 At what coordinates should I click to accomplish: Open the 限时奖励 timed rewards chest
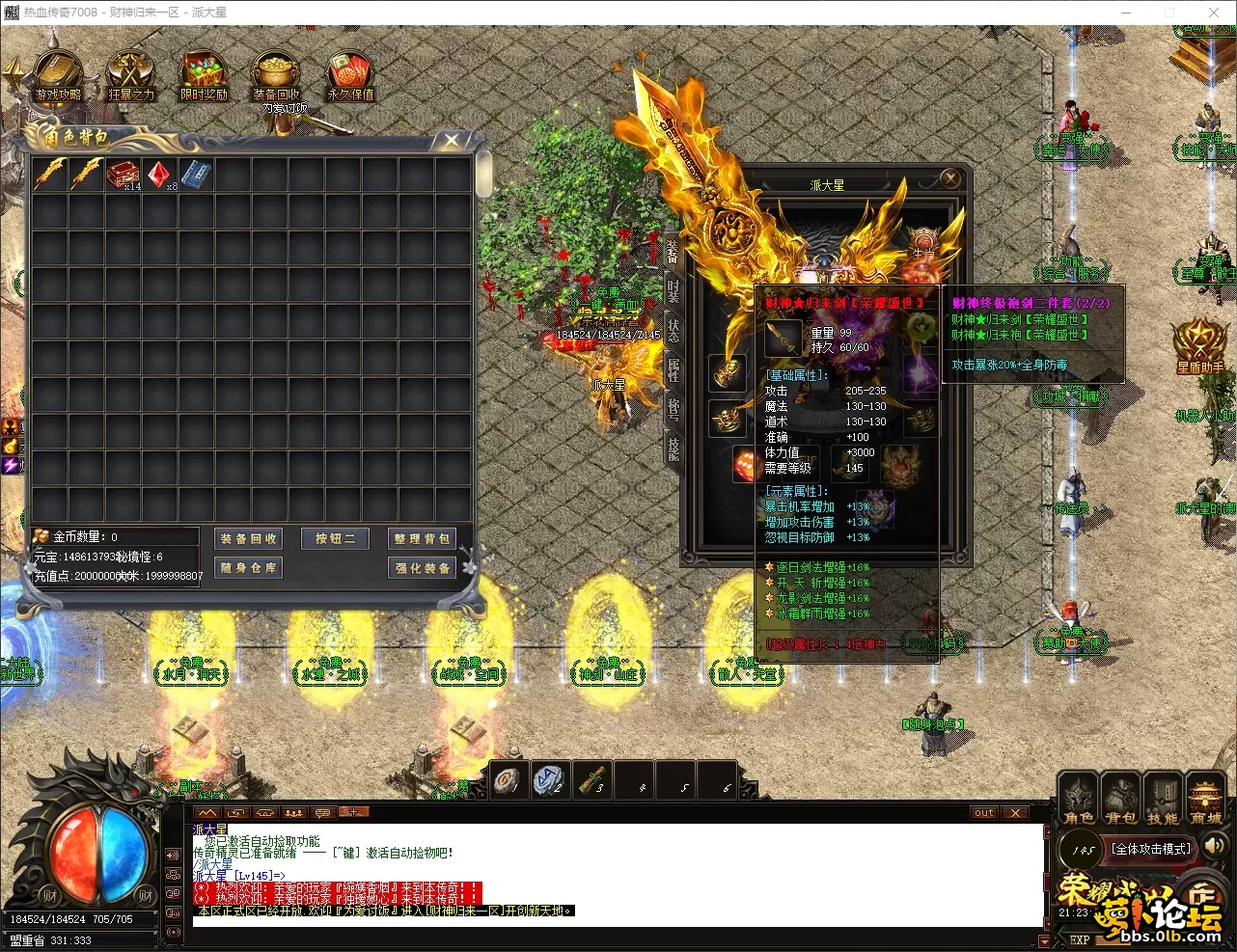pos(204,75)
